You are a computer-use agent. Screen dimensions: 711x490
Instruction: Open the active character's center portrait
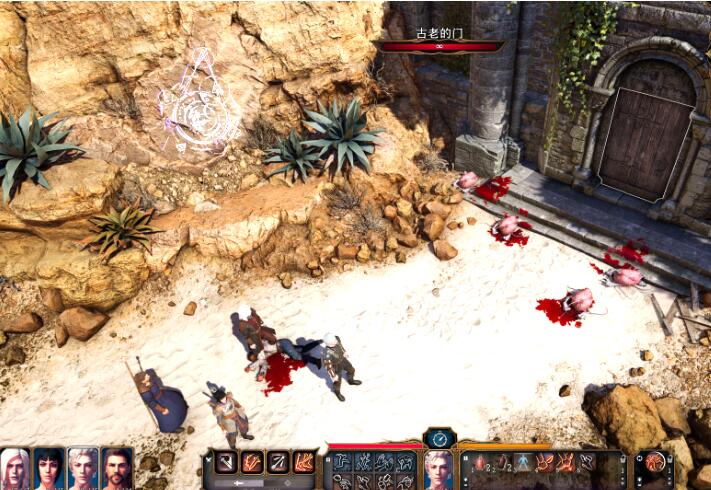(x=438, y=468)
